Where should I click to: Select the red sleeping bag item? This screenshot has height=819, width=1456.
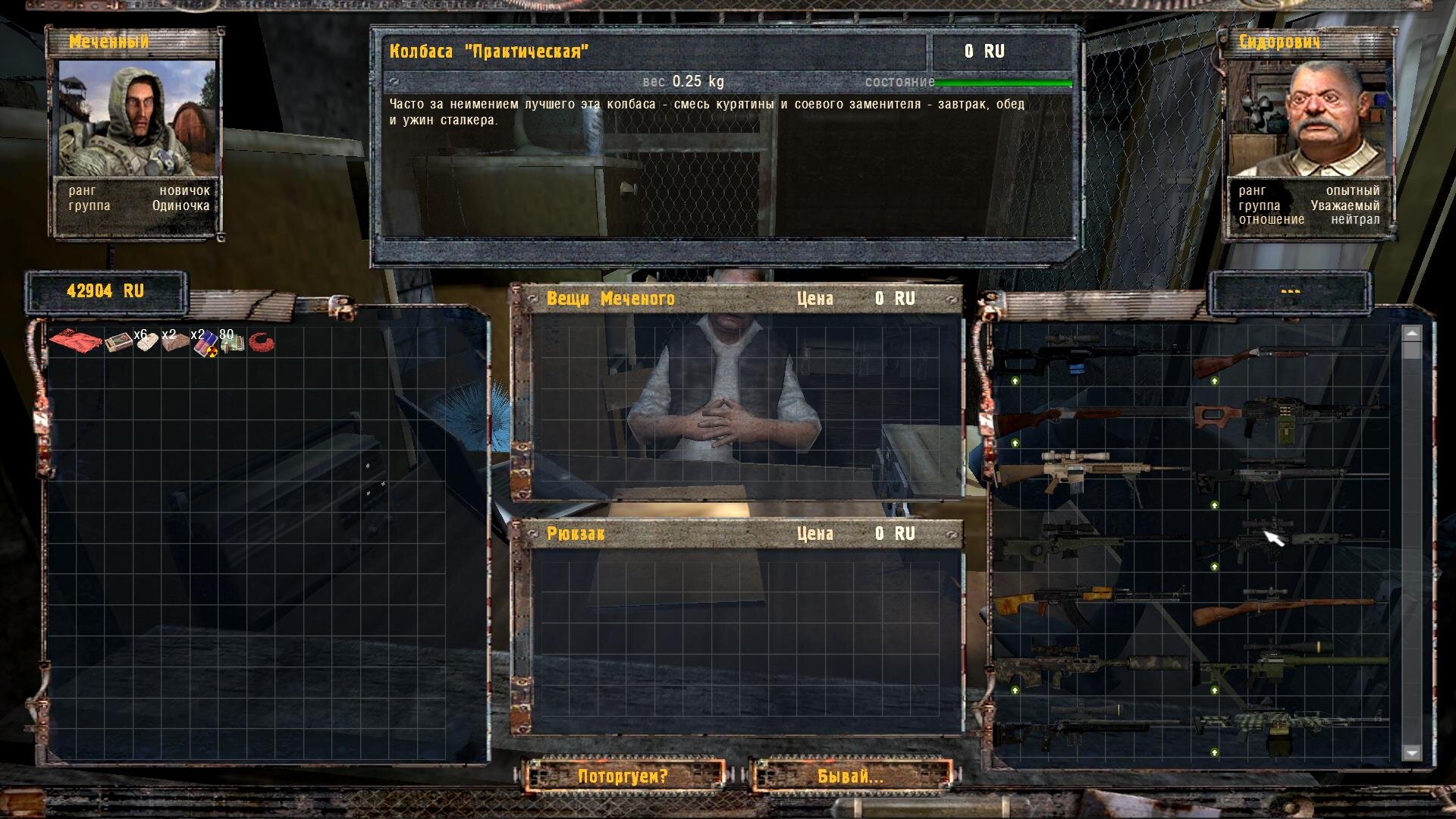pyautogui.click(x=75, y=341)
